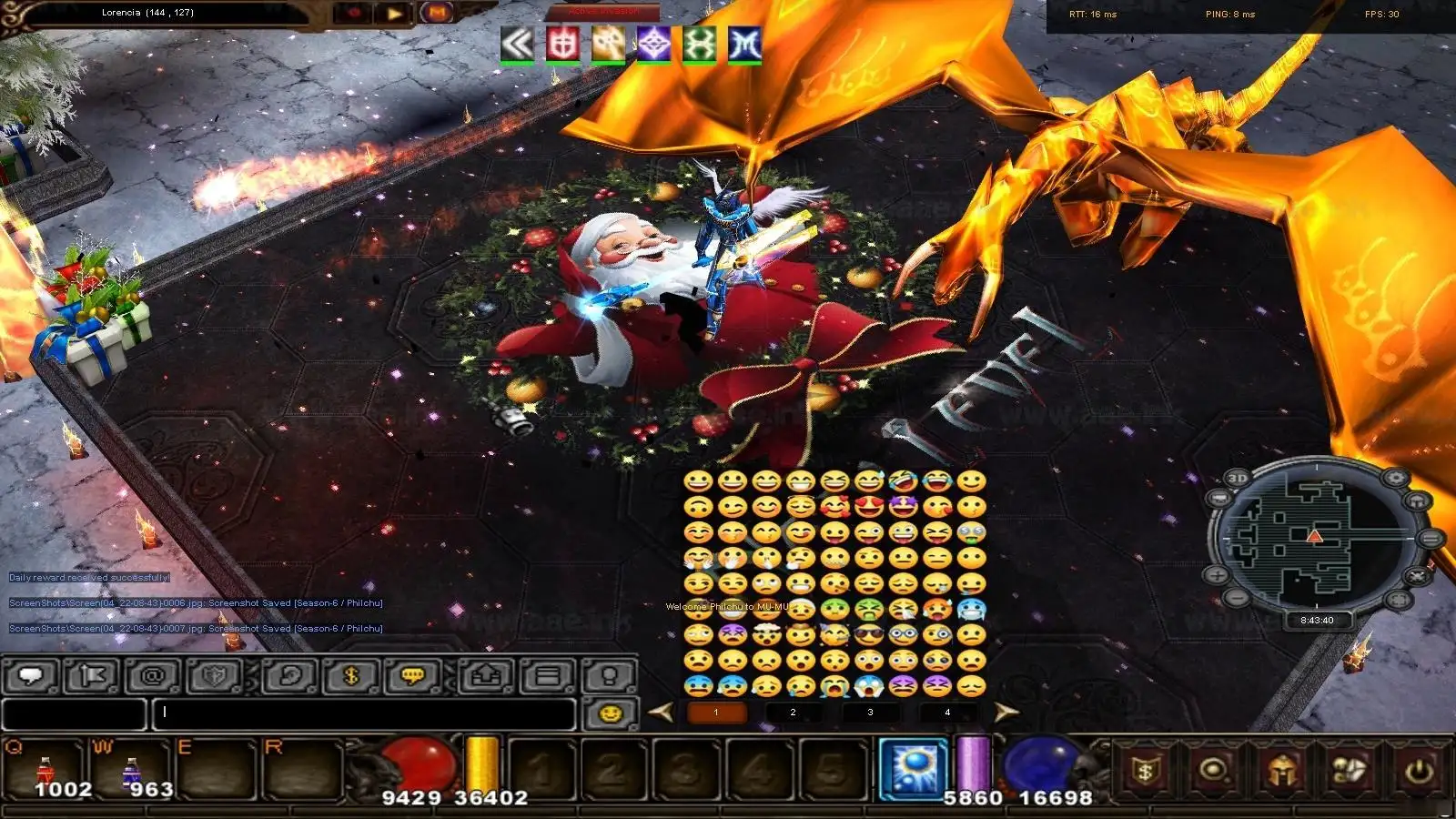
Task: Open the emoji picker with the smiley button
Action: 610,713
